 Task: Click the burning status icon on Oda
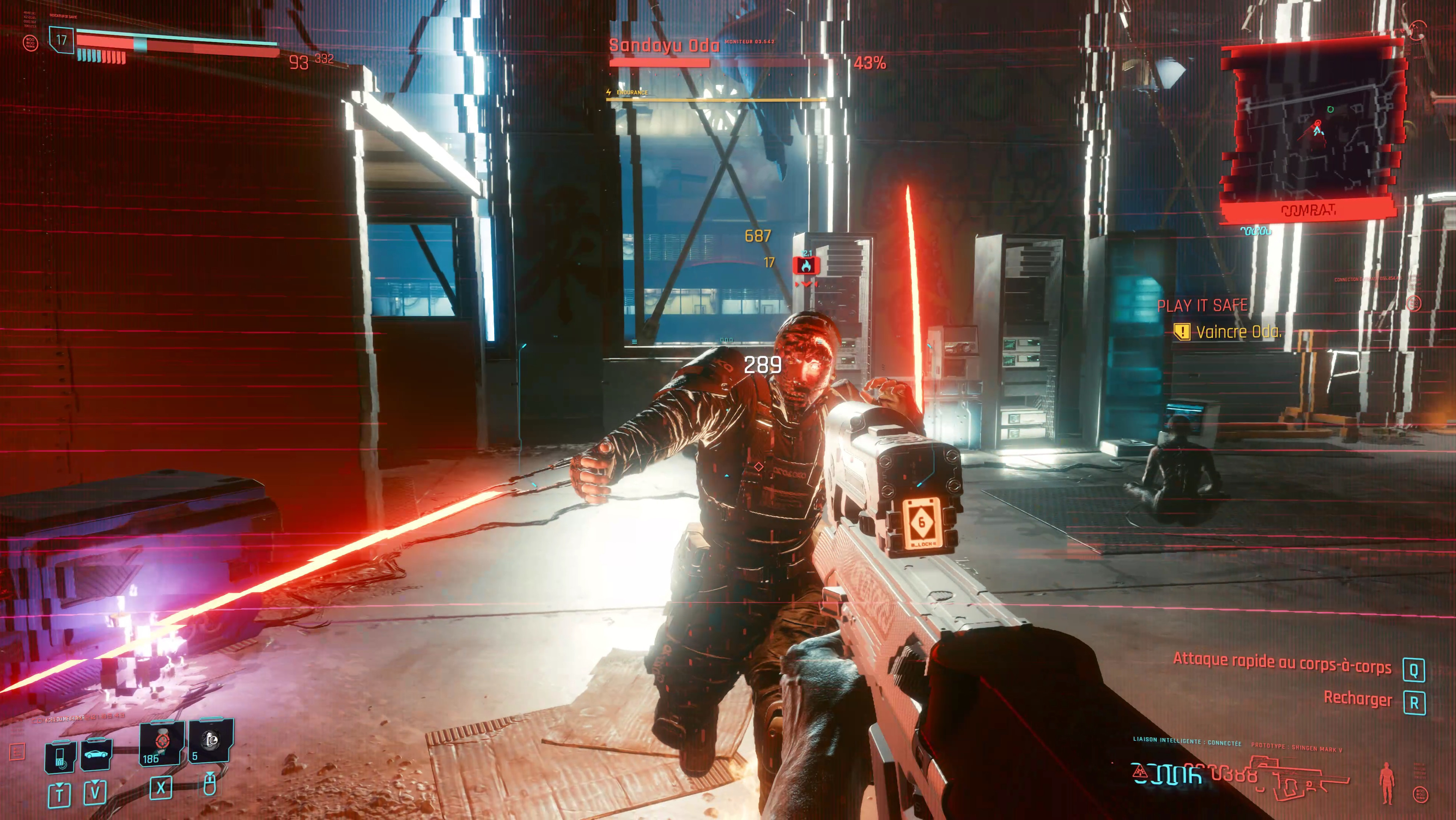806,265
